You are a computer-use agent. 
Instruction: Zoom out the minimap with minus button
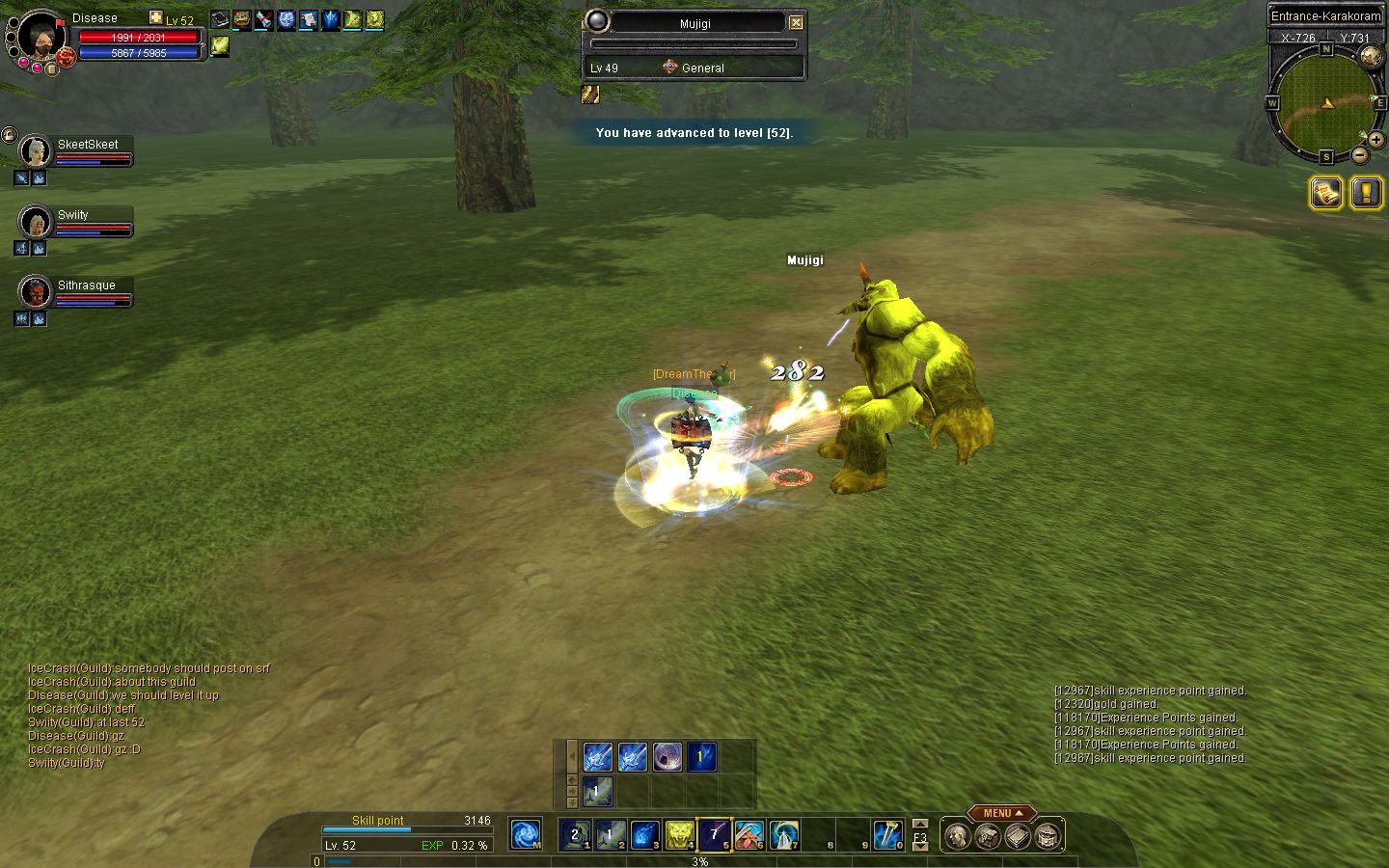point(1359,154)
